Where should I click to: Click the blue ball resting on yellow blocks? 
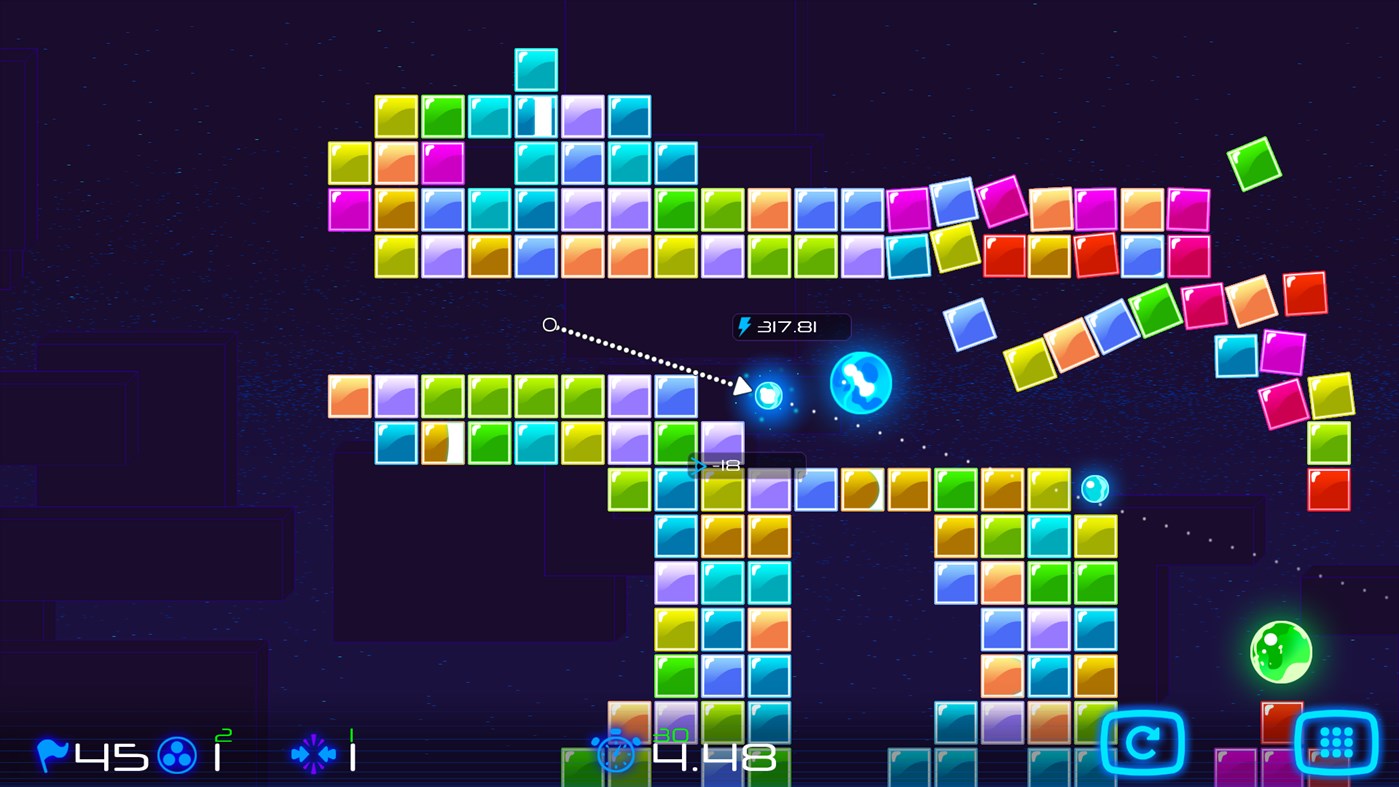pos(1094,488)
